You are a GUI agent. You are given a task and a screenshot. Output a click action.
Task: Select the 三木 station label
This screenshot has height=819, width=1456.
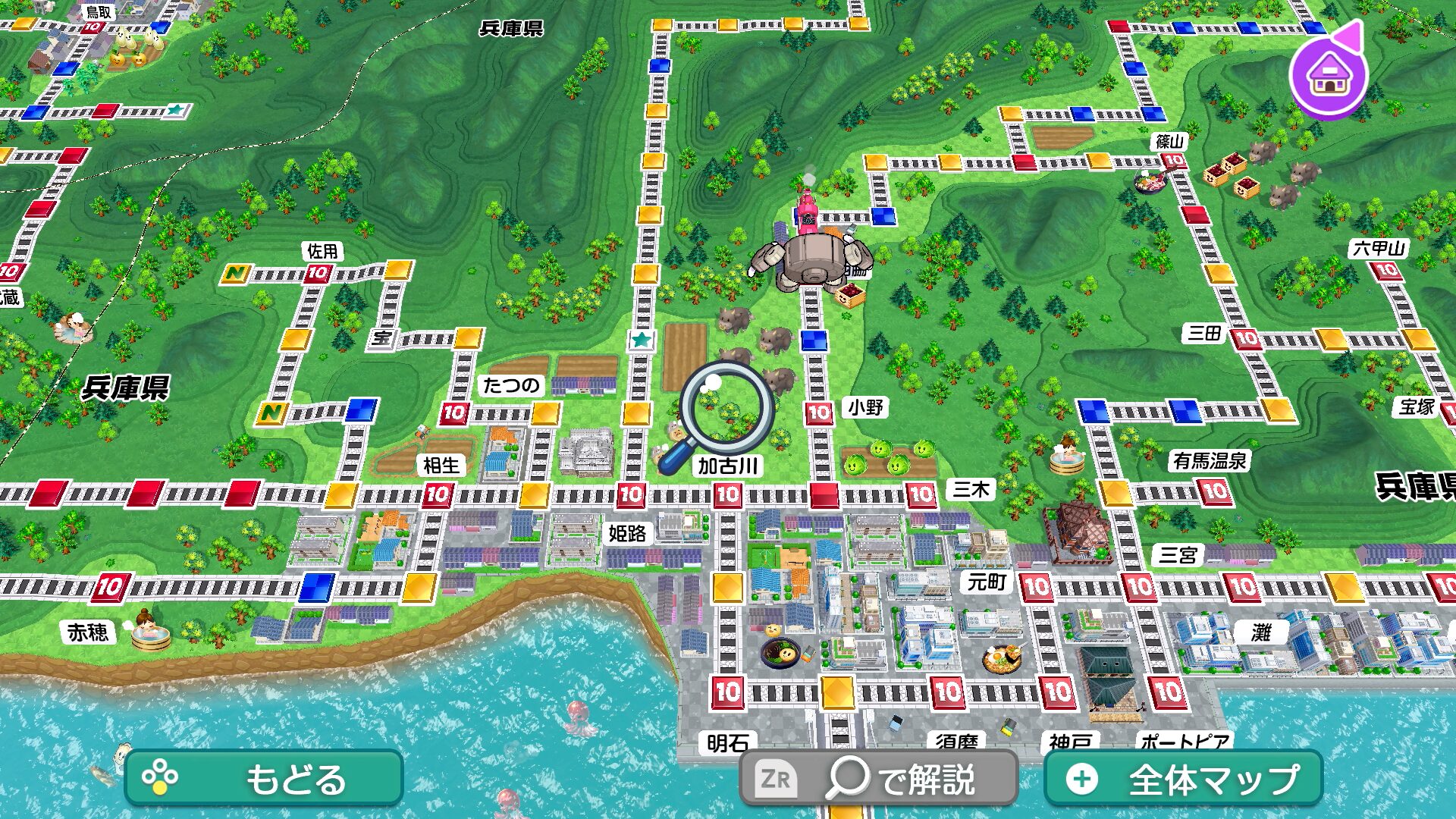tap(971, 490)
